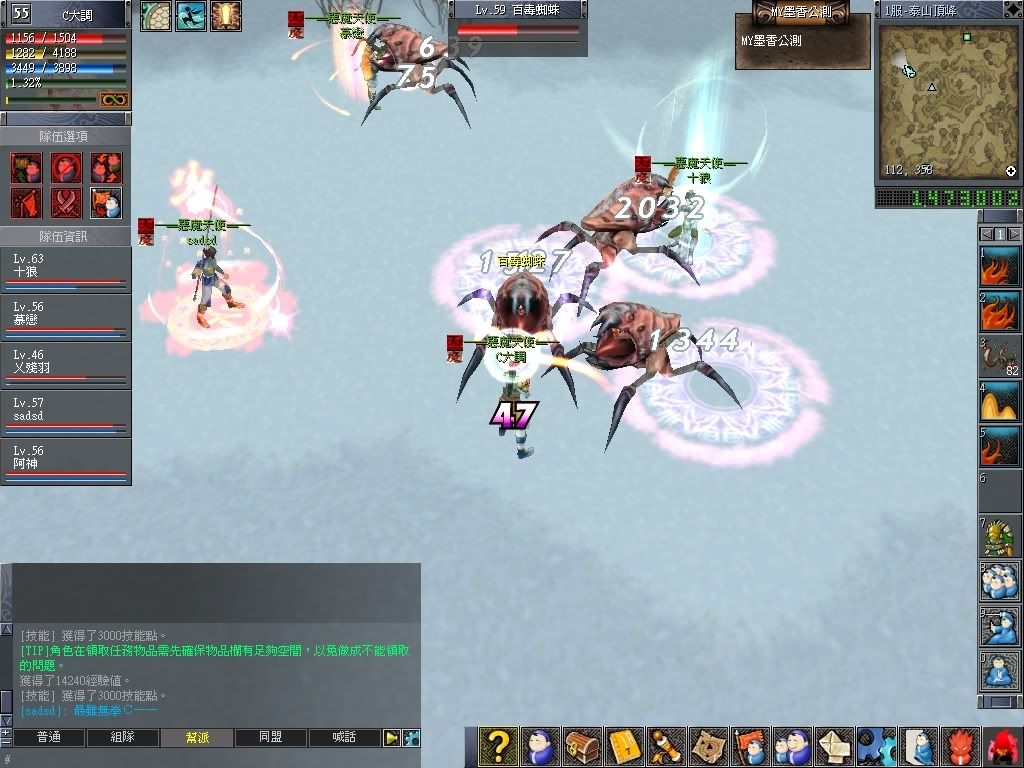Viewport: 1024px width, 768px height.
Task: Open the treasure chest inventory icon
Action: pyautogui.click(x=581, y=746)
